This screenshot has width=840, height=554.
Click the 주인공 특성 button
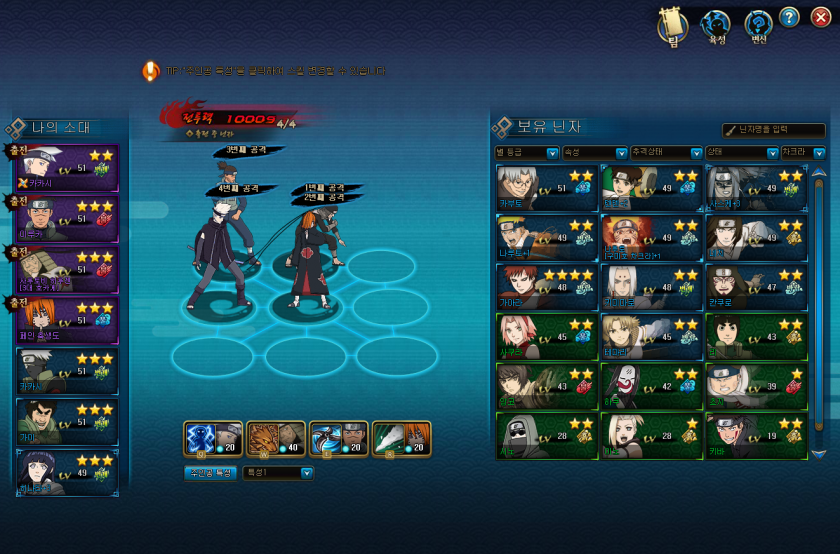[209, 472]
